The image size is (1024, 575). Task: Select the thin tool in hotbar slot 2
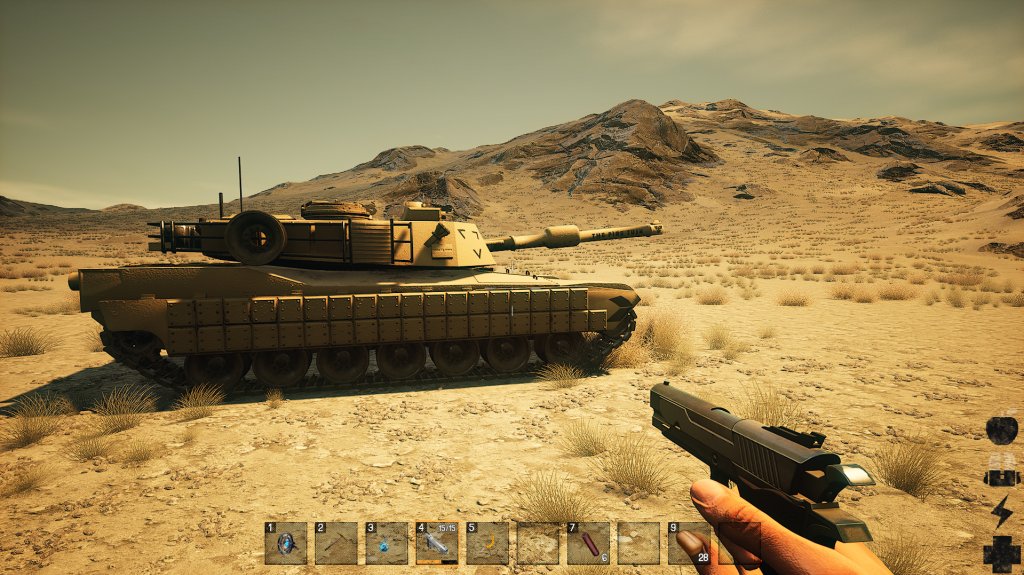coord(336,543)
